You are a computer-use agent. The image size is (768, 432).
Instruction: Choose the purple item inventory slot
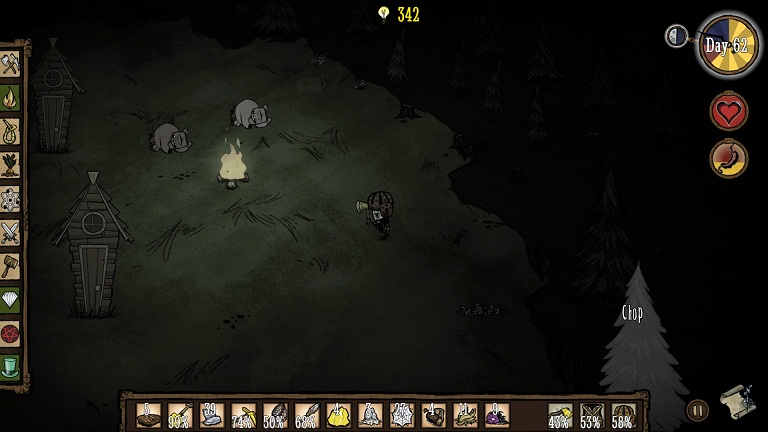click(x=497, y=415)
